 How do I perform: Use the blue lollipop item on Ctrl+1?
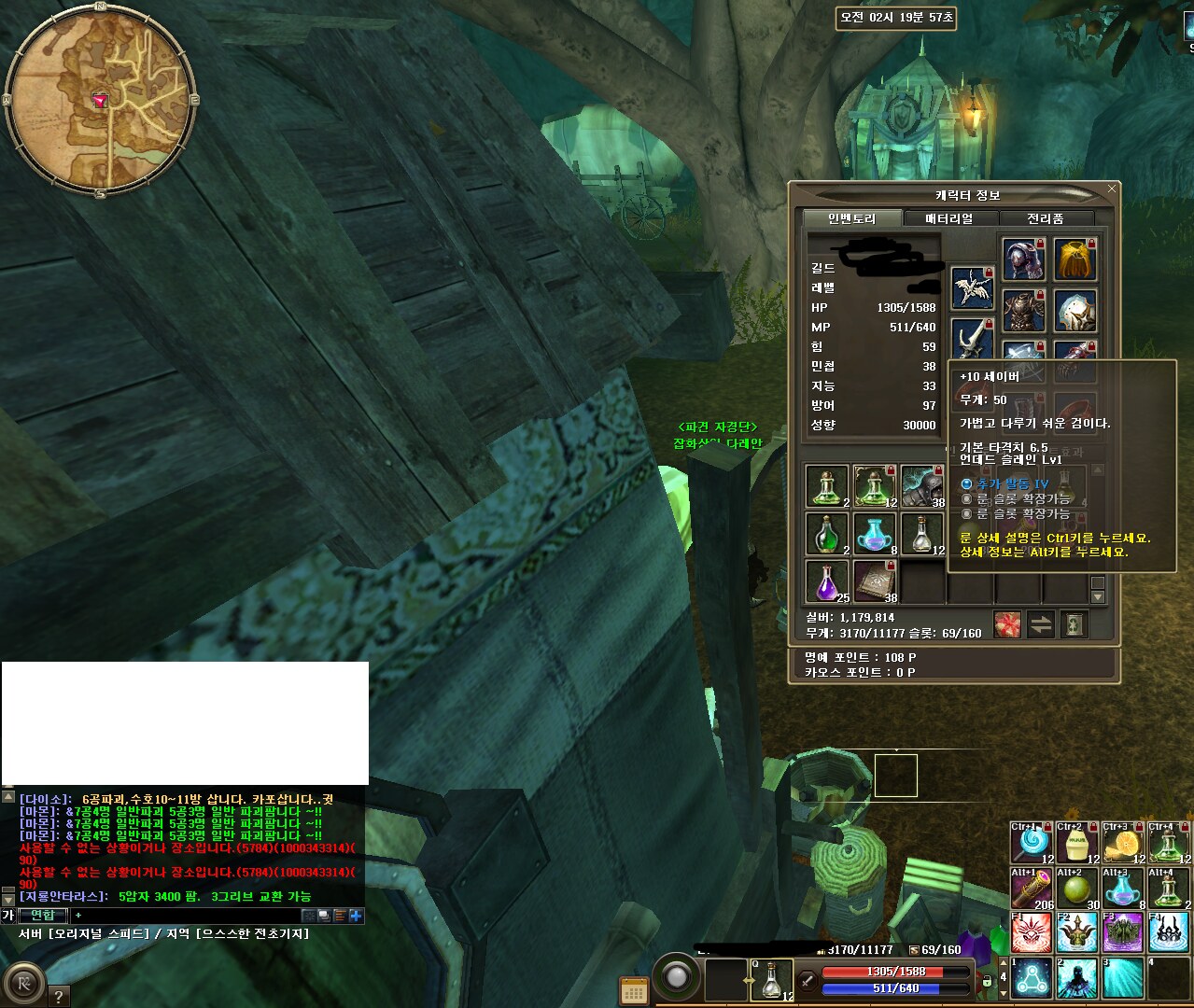pos(1032,843)
